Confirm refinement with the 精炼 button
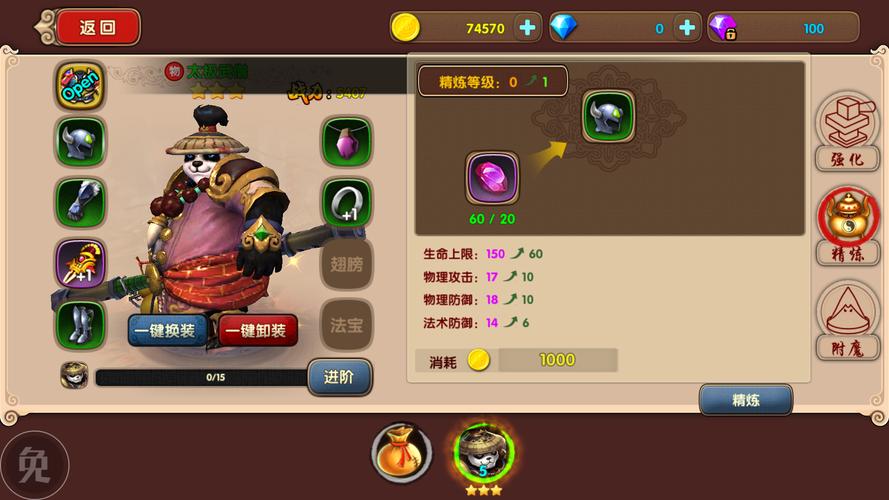The width and height of the screenshot is (889, 500). tap(746, 400)
